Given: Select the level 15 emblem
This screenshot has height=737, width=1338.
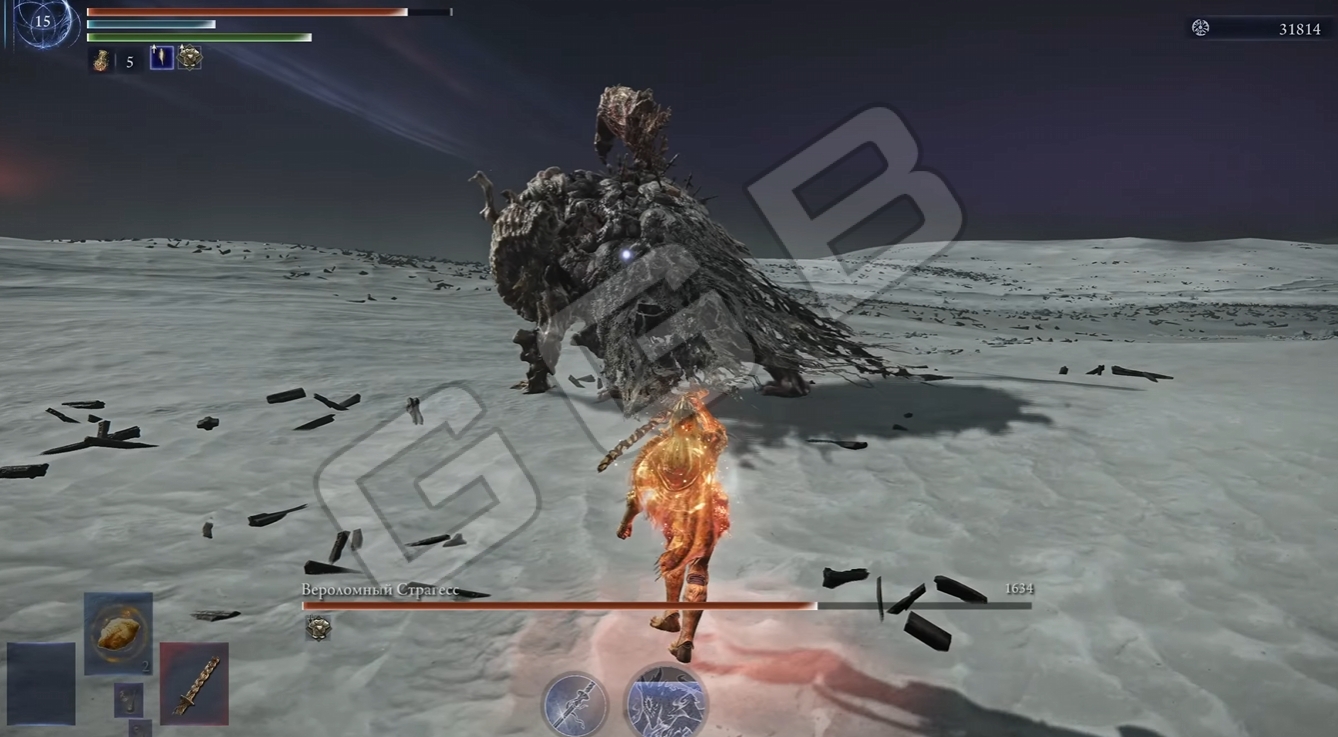Looking at the screenshot, I should pyautogui.click(x=43, y=22).
